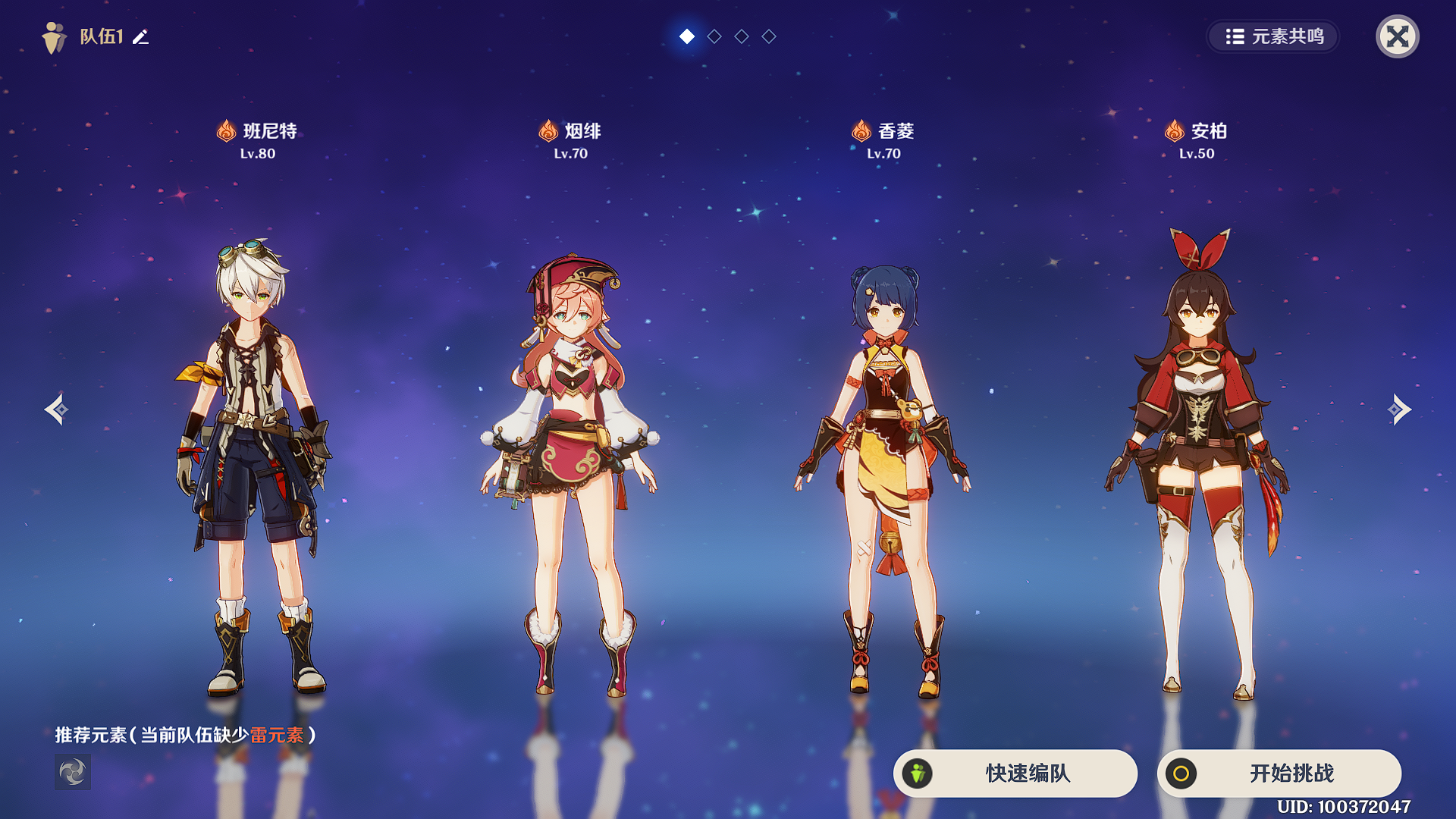Click the Pyro element icon above 安柏
The width and height of the screenshot is (1456, 819).
tap(1175, 130)
